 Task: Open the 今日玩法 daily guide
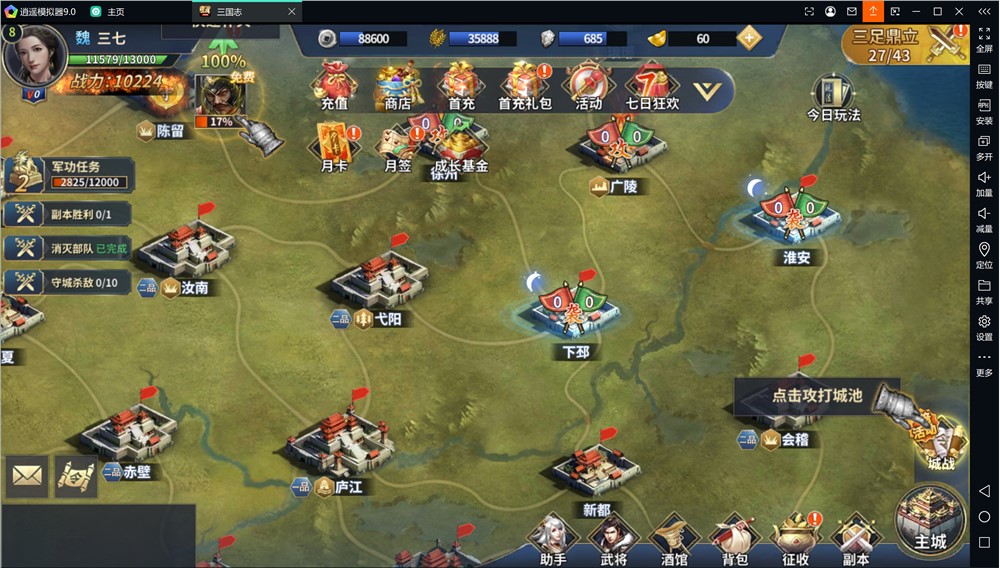(x=833, y=97)
